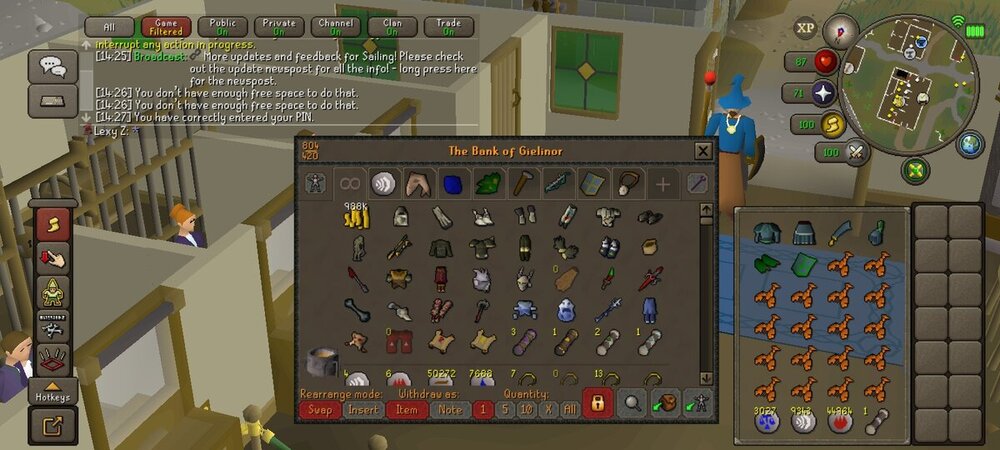Open the Clan chat tab
Image resolution: width=1000 pixels, height=450 pixels.
click(x=393, y=27)
